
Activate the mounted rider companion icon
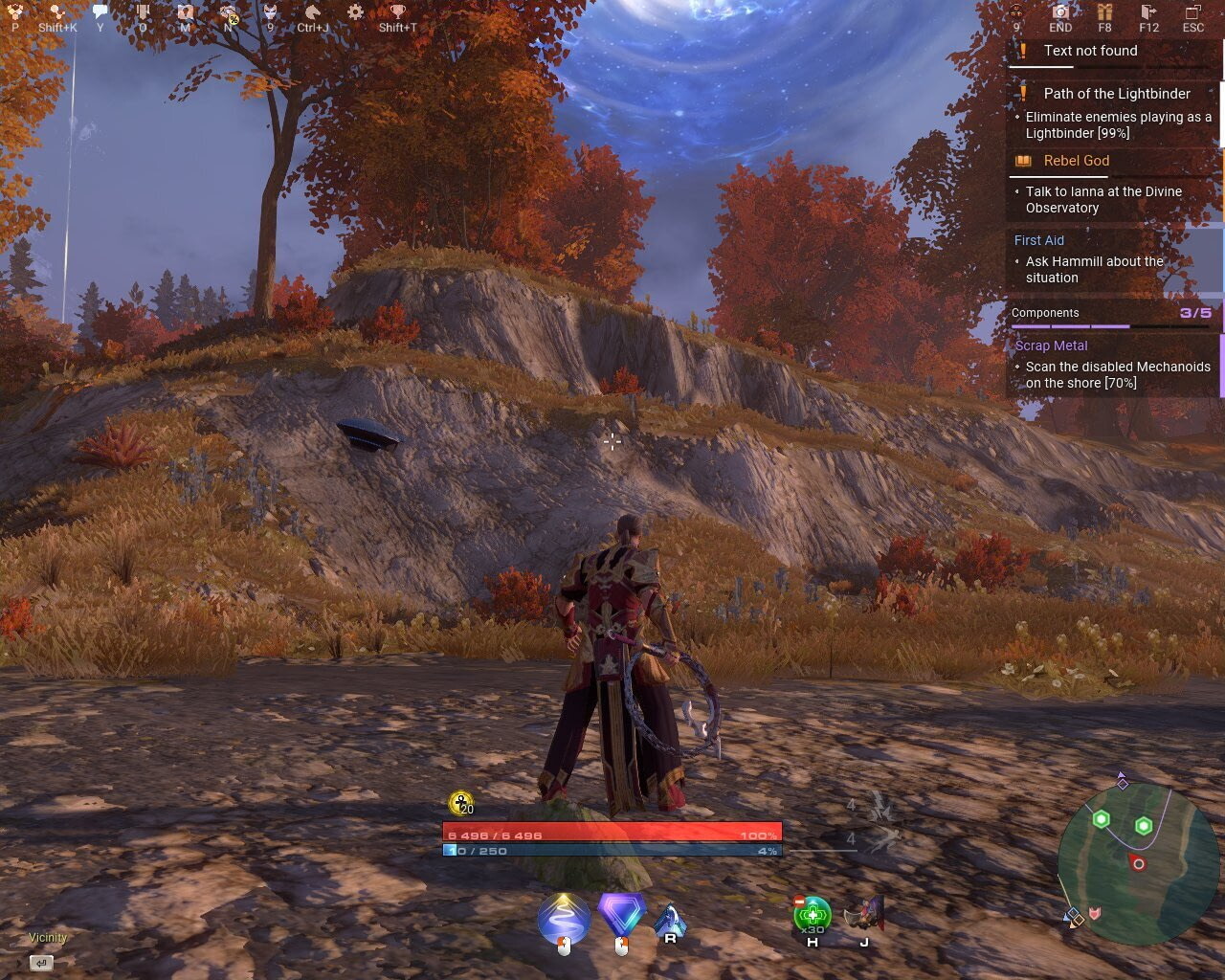(865, 915)
